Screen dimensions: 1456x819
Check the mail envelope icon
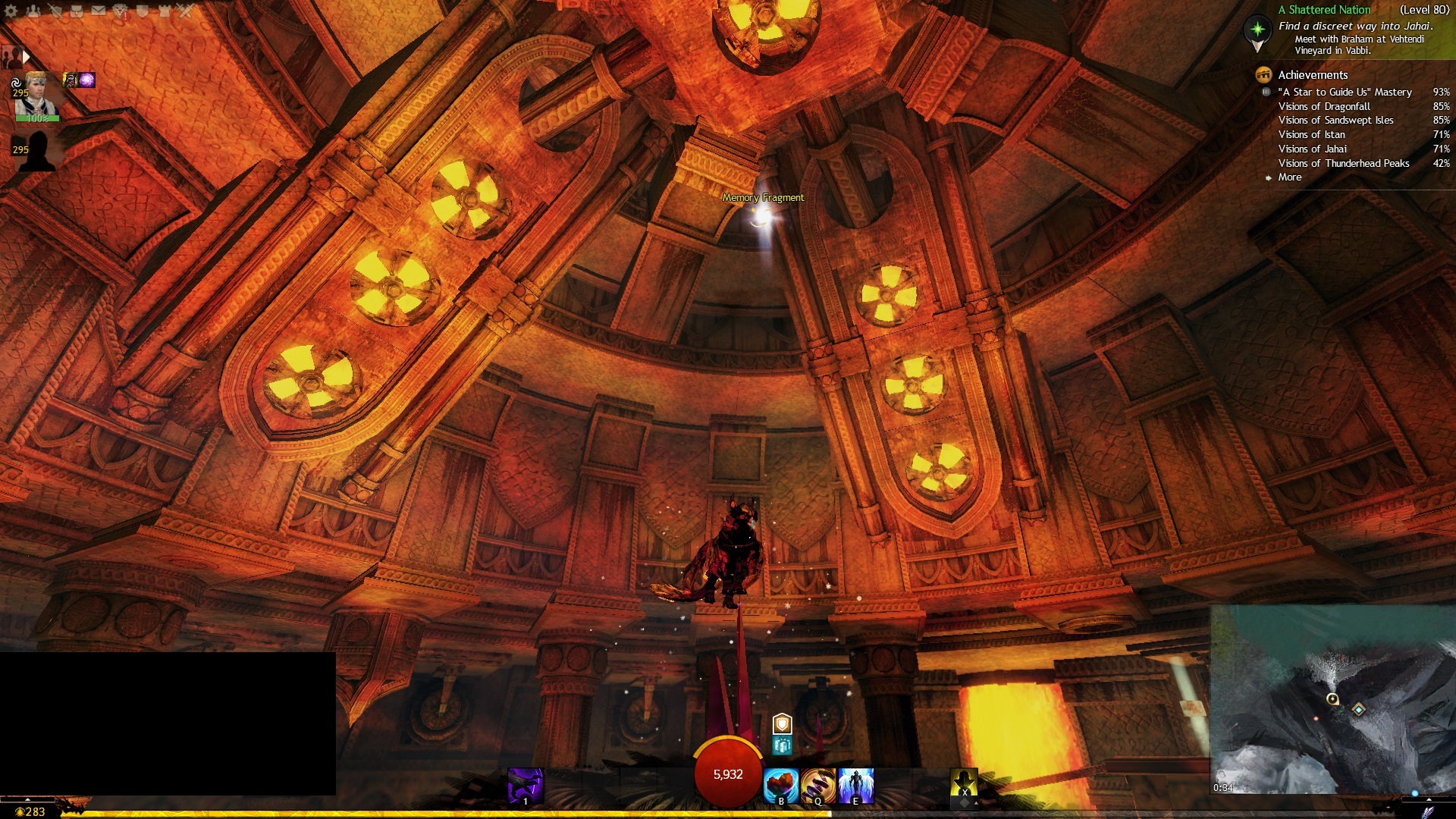point(99,11)
